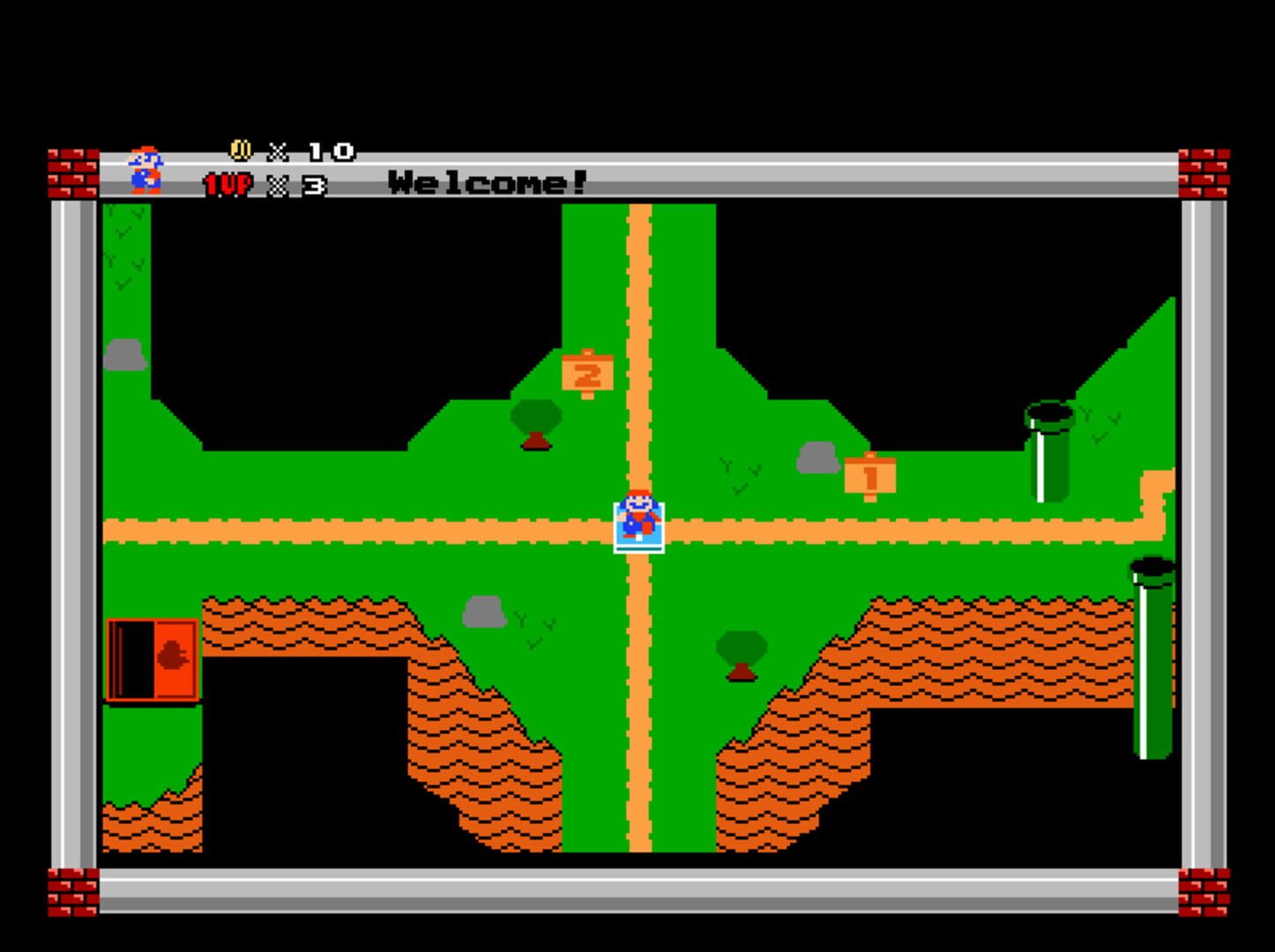Click the Welcome! text banner
1275x952 pixels.
486,182
